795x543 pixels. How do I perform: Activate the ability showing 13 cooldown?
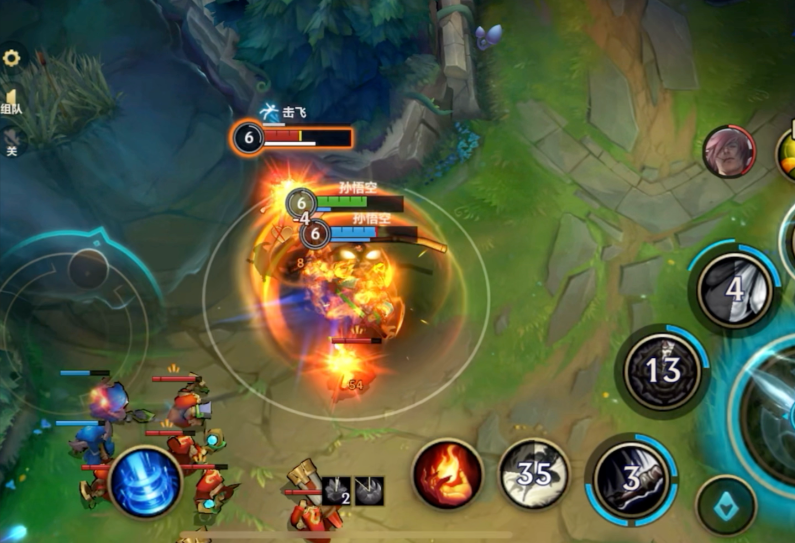(x=661, y=371)
